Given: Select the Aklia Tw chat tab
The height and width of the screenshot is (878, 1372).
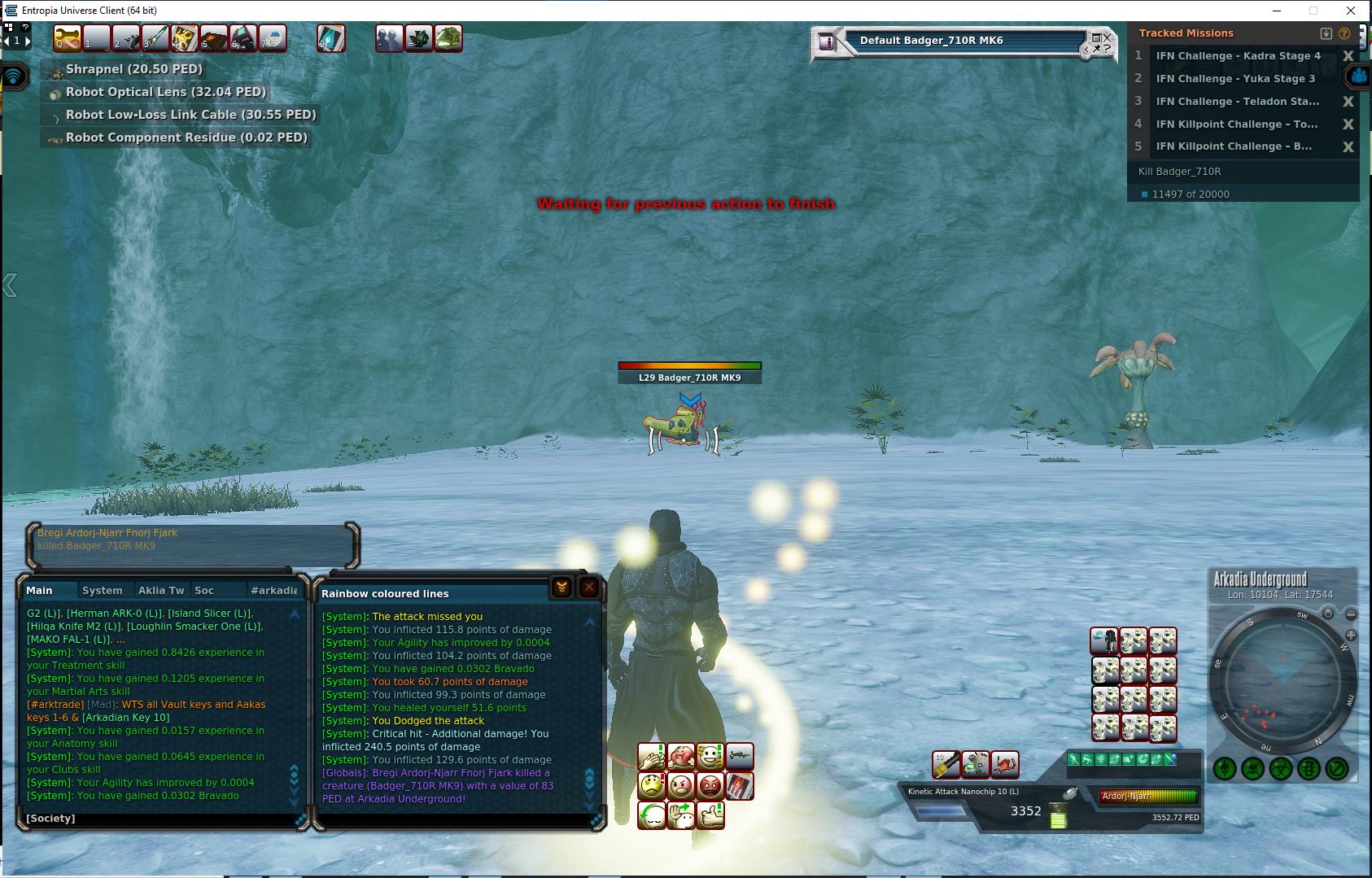Looking at the screenshot, I should [161, 590].
